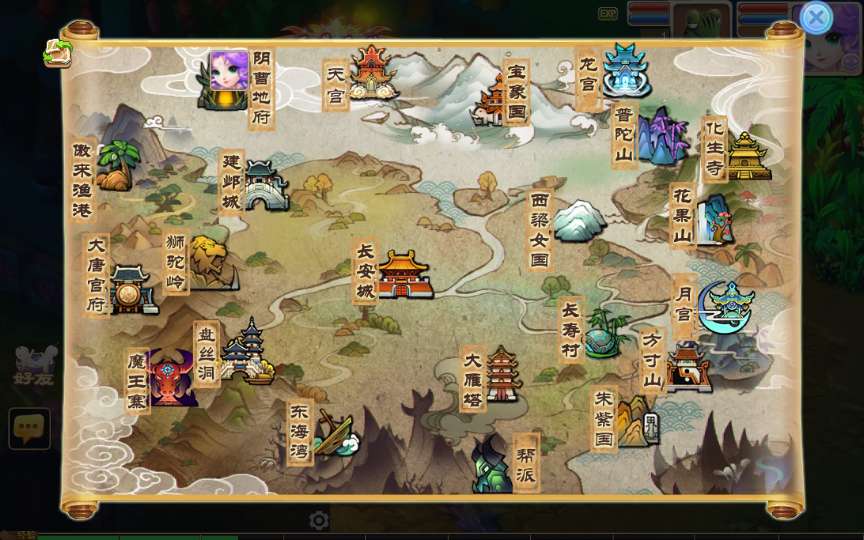Image resolution: width=864 pixels, height=540 pixels.
Task: Go to the 大雁塔 pagoda
Action: point(501,374)
